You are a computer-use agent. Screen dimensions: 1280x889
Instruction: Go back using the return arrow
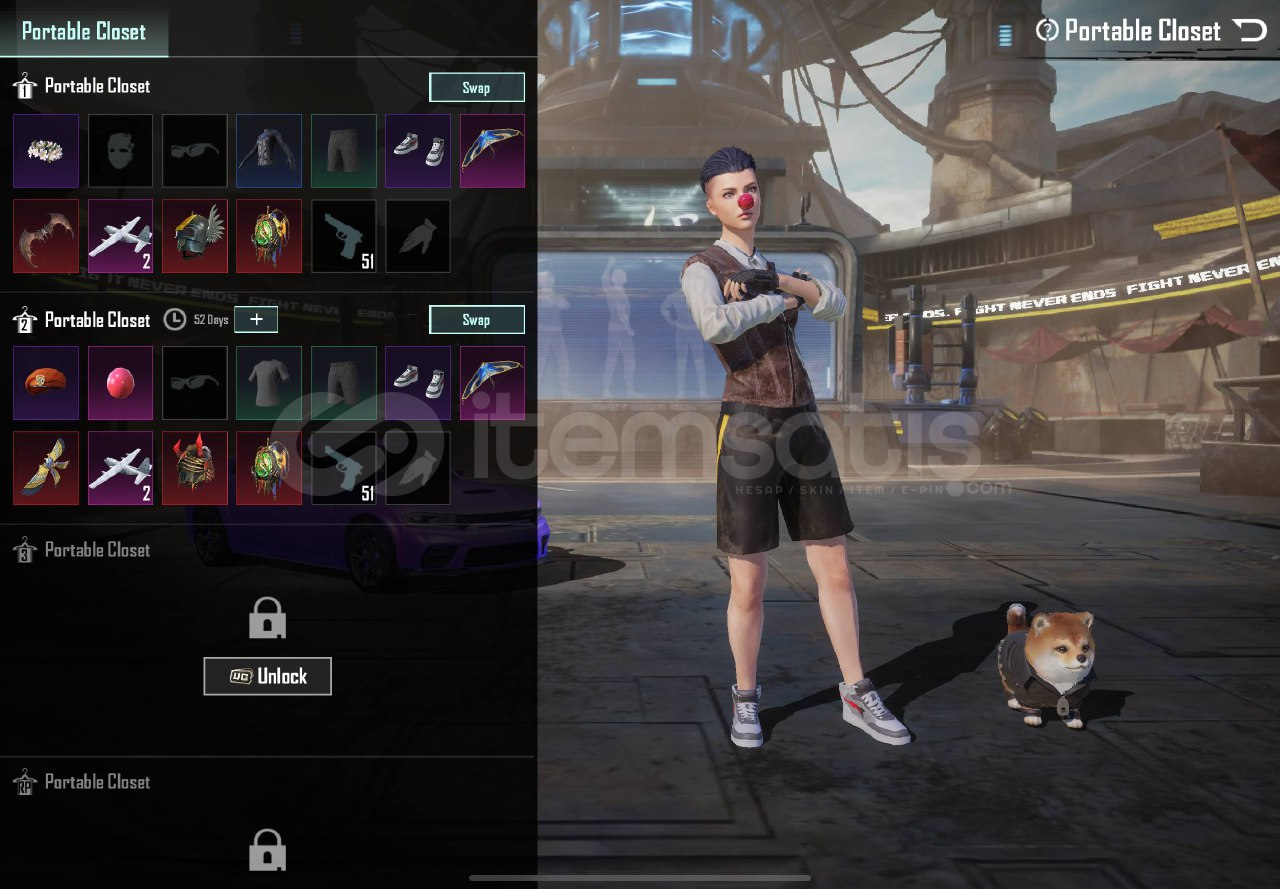pyautogui.click(x=1250, y=31)
